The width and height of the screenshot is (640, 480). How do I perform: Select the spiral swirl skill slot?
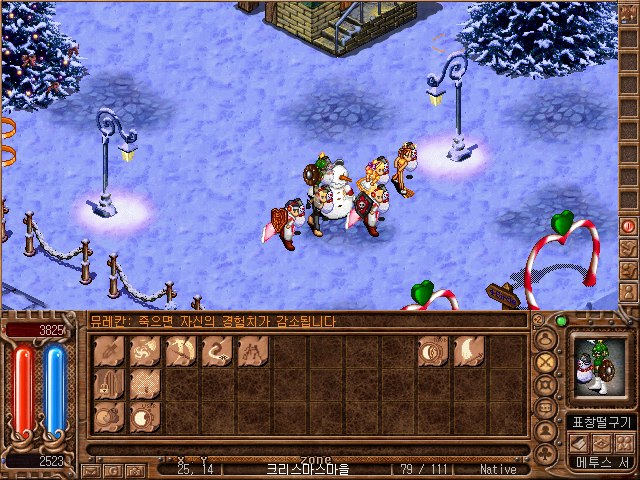147,350
